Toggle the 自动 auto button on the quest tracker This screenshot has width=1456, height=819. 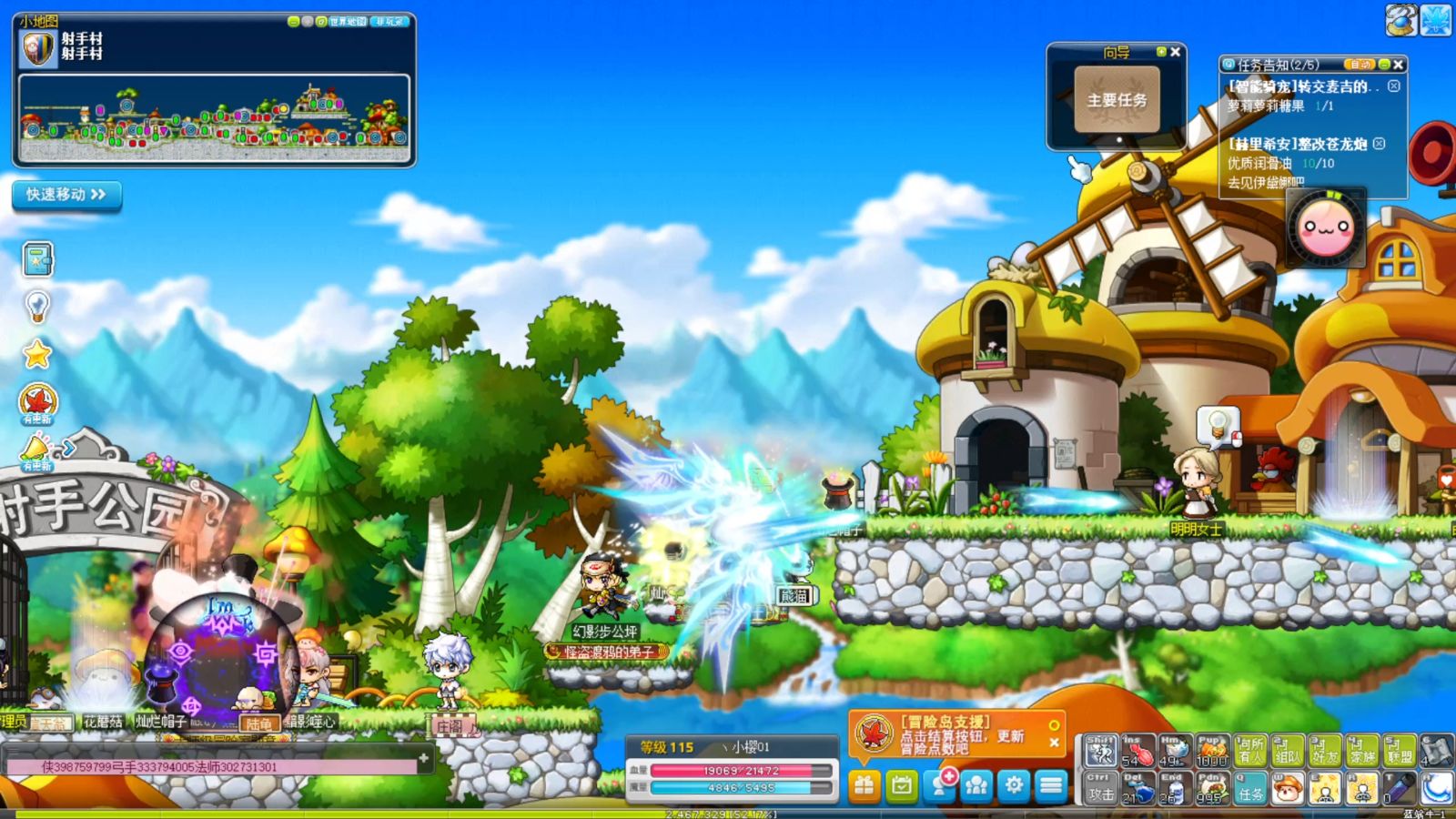[1360, 65]
